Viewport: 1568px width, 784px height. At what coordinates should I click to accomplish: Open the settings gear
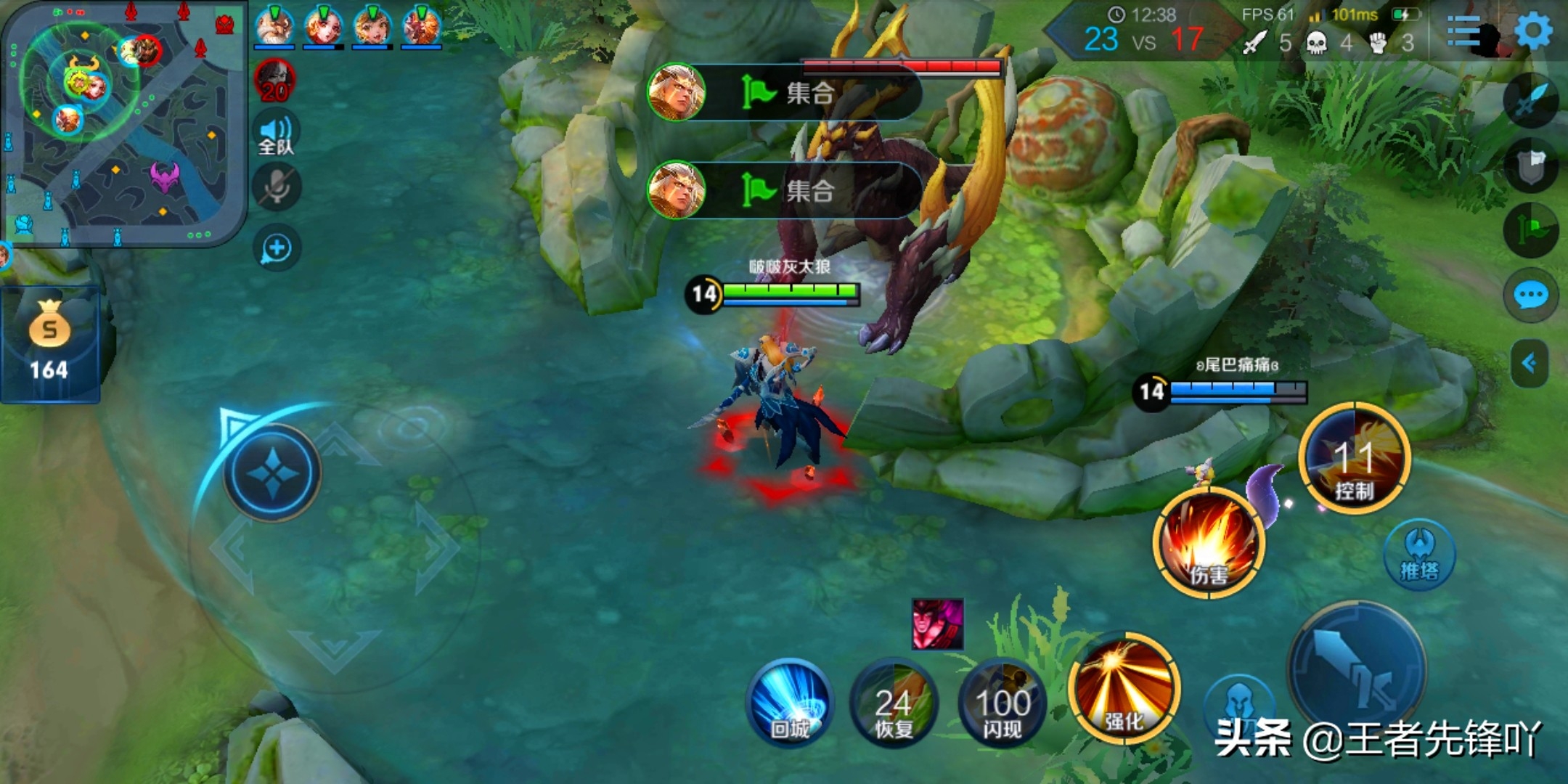pyautogui.click(x=1533, y=30)
